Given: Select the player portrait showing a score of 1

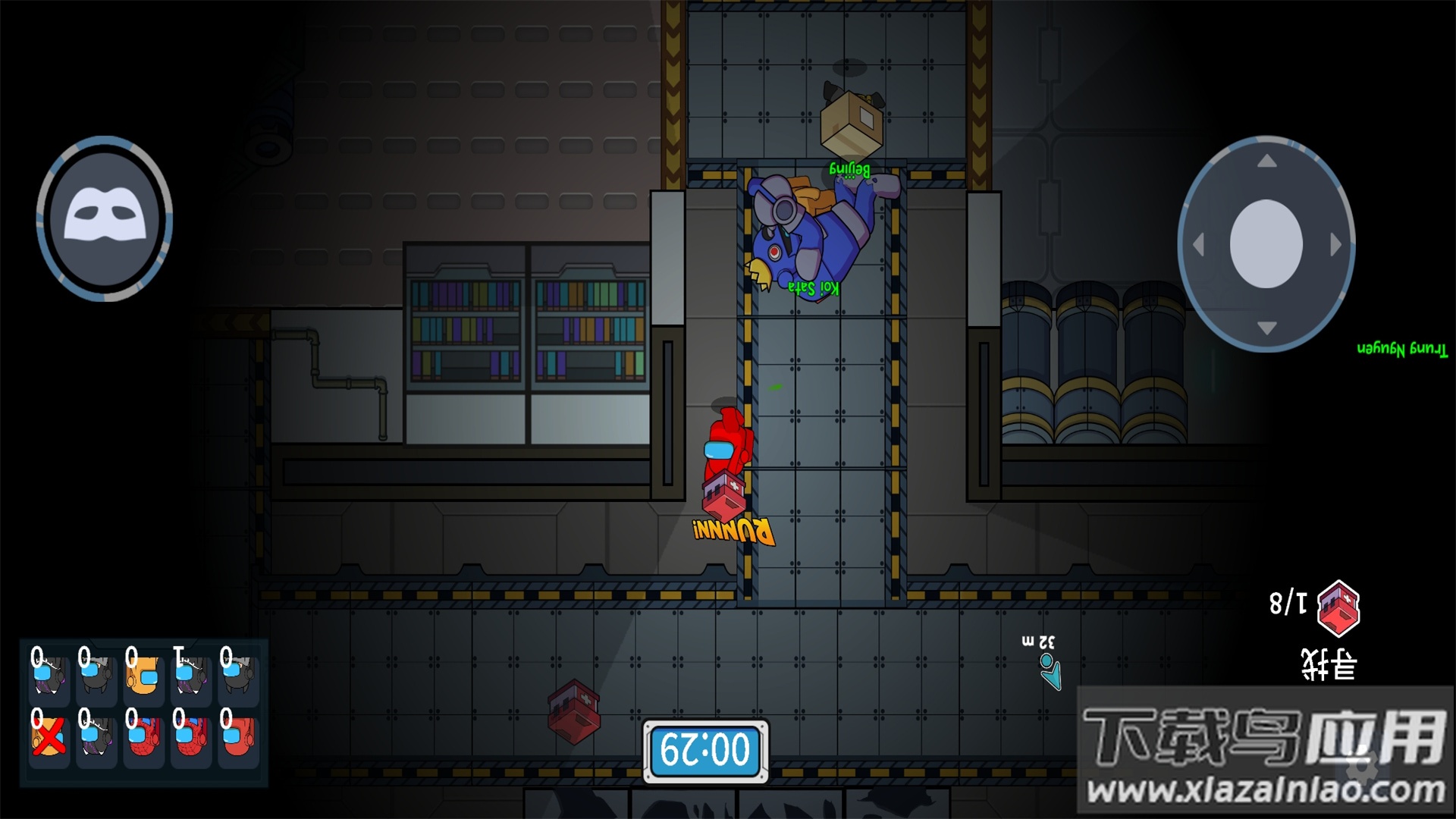Looking at the screenshot, I should pos(190,675).
